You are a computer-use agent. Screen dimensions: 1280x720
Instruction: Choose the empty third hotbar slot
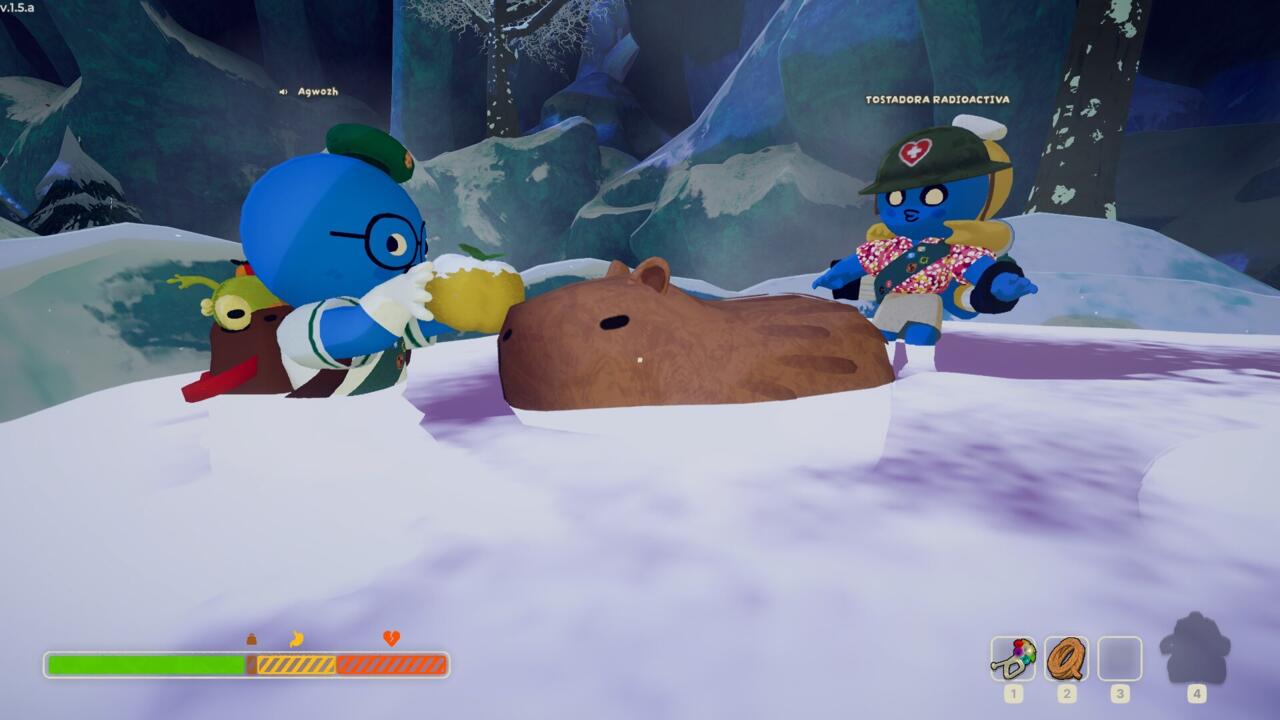point(1119,659)
